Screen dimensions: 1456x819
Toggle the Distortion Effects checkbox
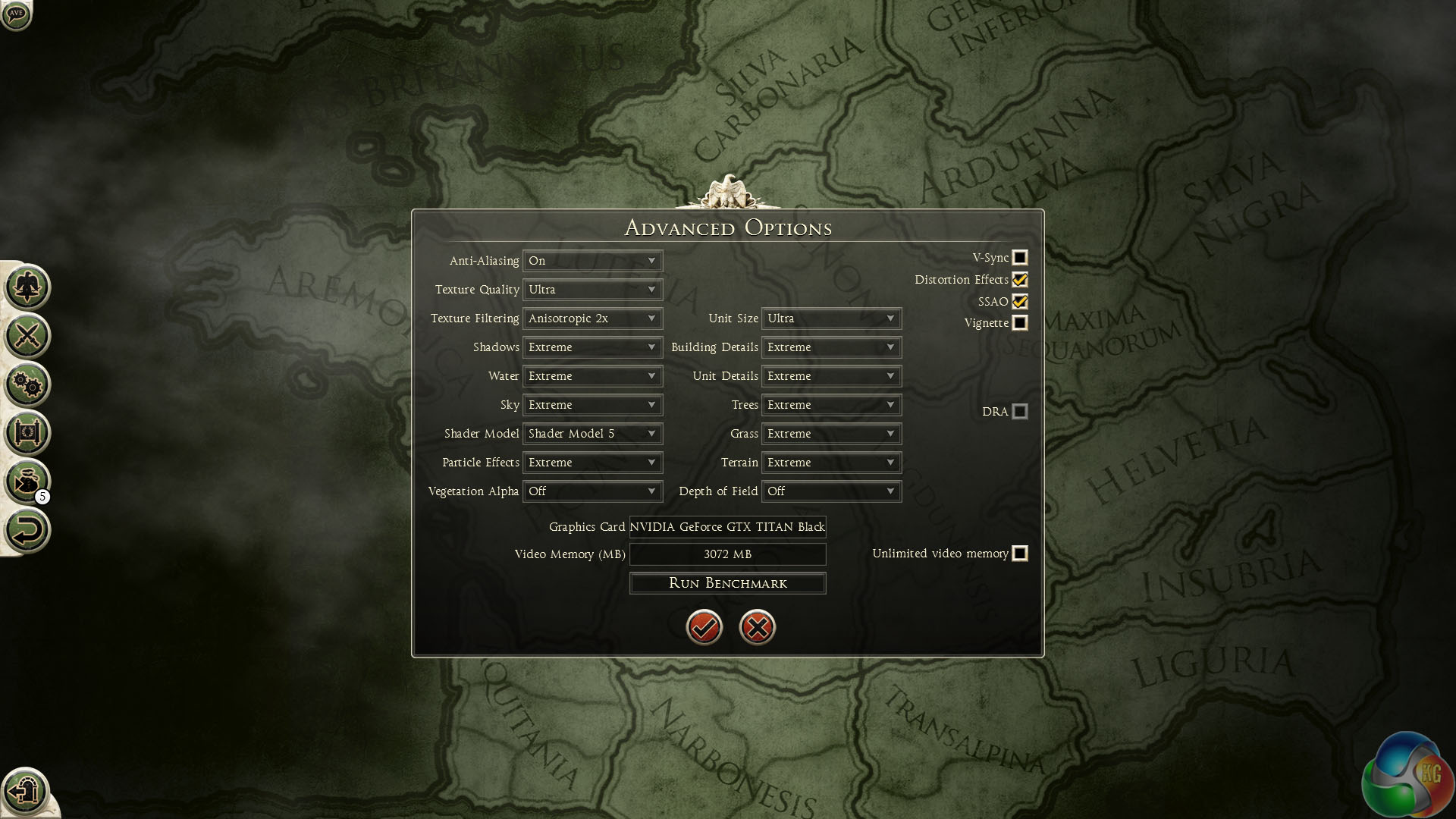pos(1020,280)
